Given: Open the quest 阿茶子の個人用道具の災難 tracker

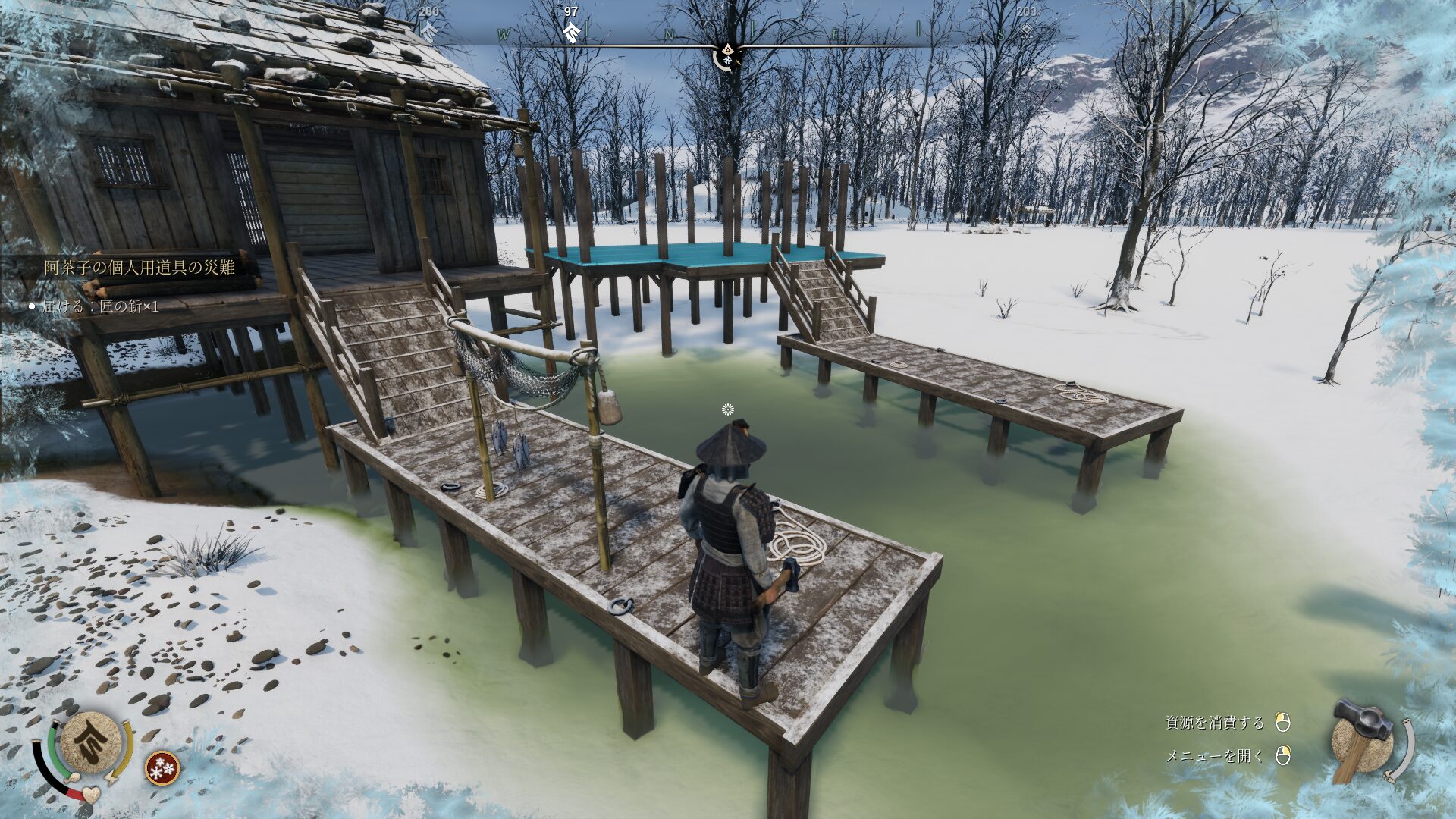Looking at the screenshot, I should tap(140, 267).
